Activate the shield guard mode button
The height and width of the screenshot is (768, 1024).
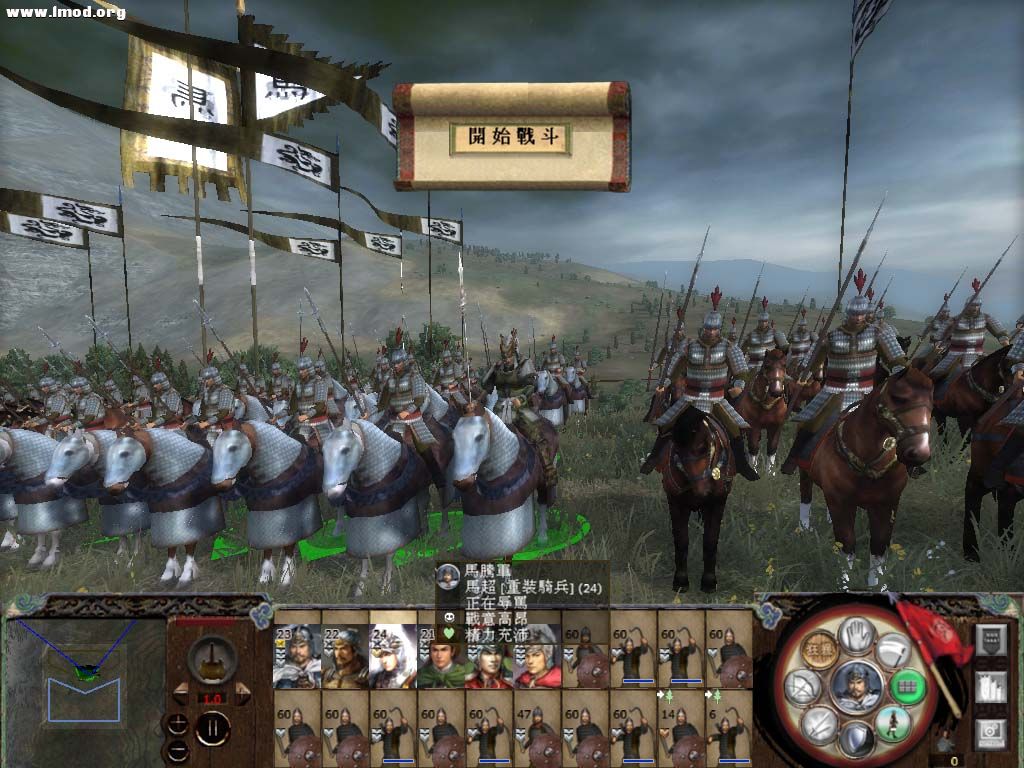coord(856,740)
